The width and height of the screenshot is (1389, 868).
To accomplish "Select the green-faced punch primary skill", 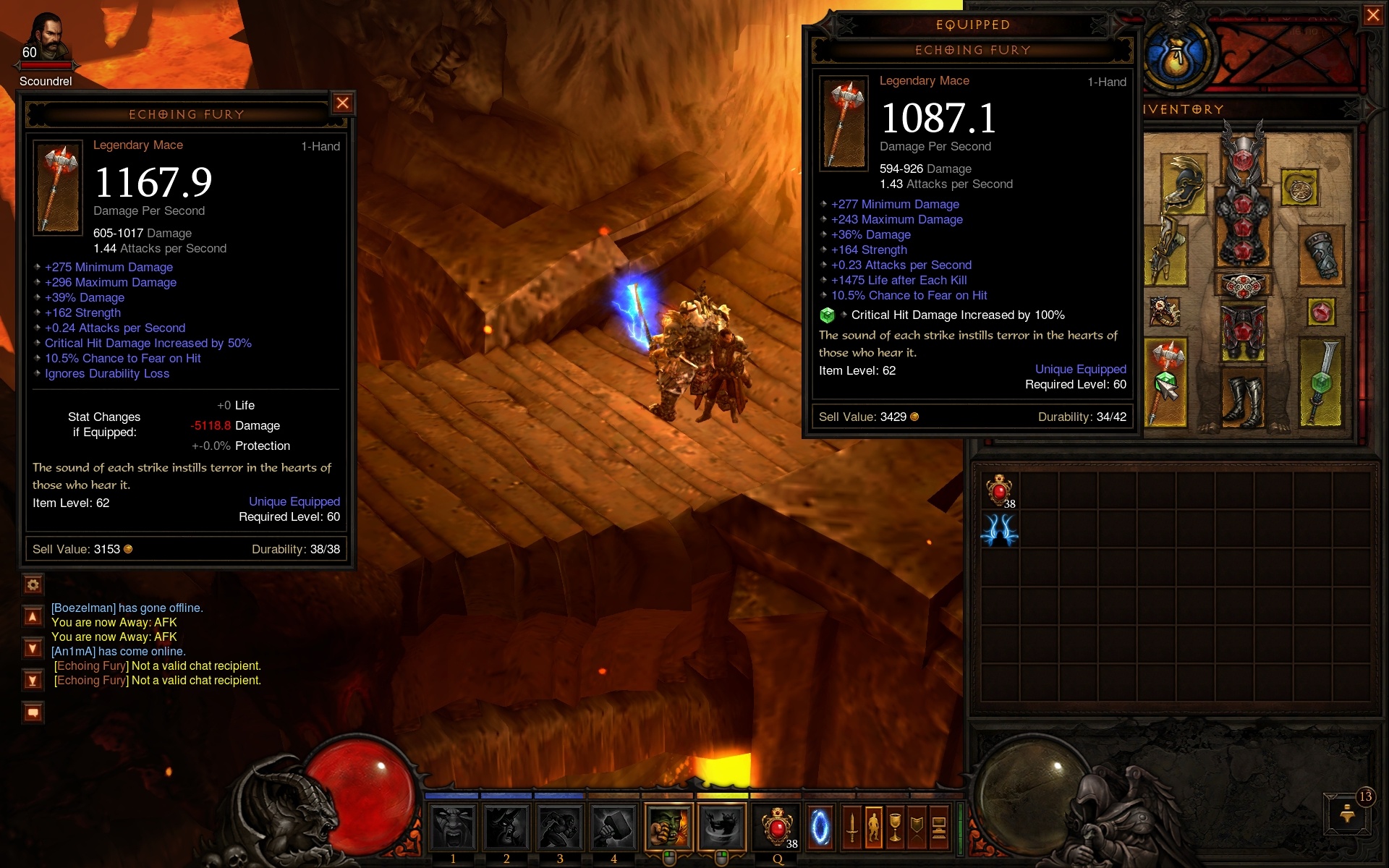I will tap(668, 827).
